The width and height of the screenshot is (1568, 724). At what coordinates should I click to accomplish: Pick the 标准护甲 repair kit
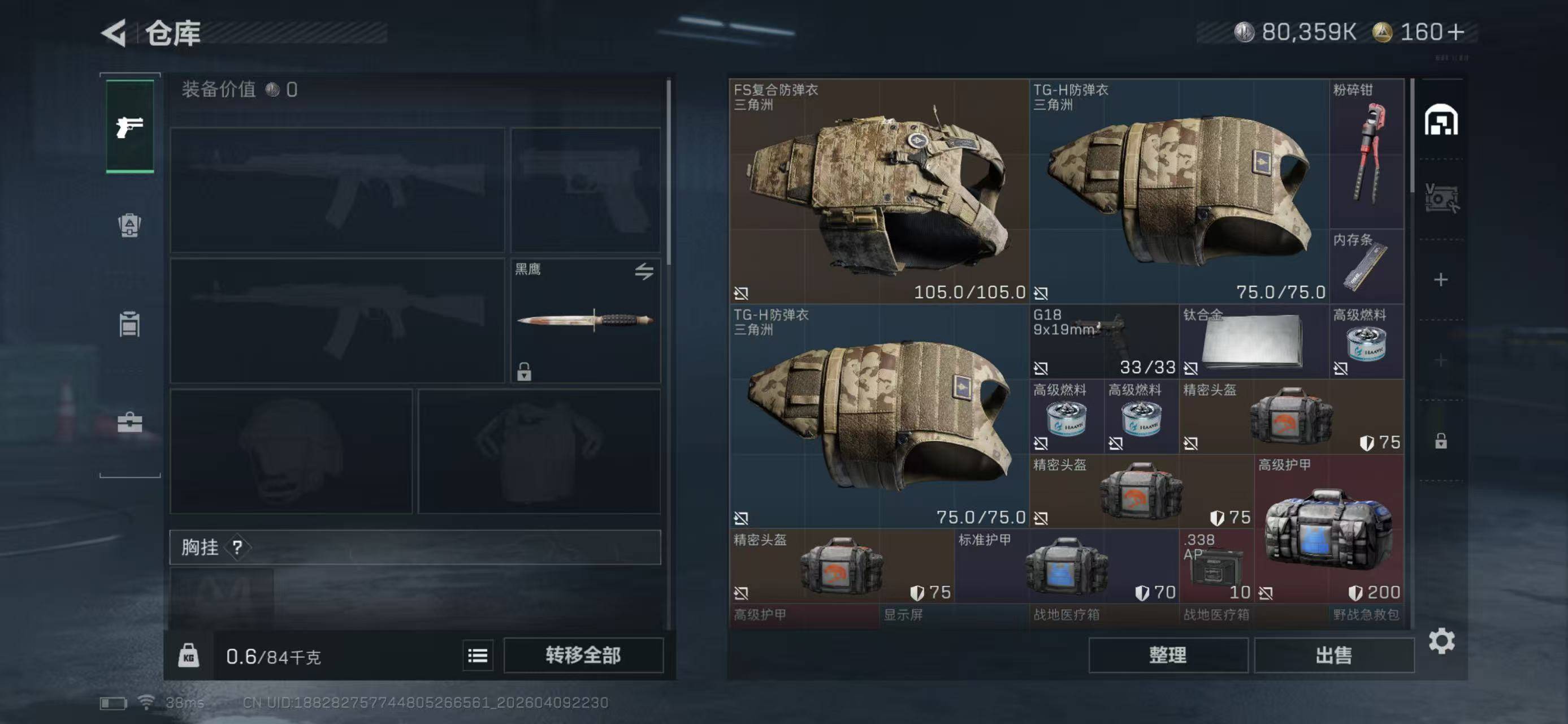(1066, 566)
